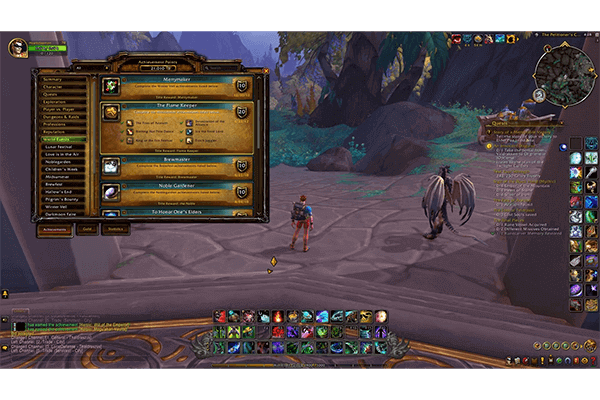Switch to the Guild tab
Viewport: 600px width, 400px height.
(86, 229)
